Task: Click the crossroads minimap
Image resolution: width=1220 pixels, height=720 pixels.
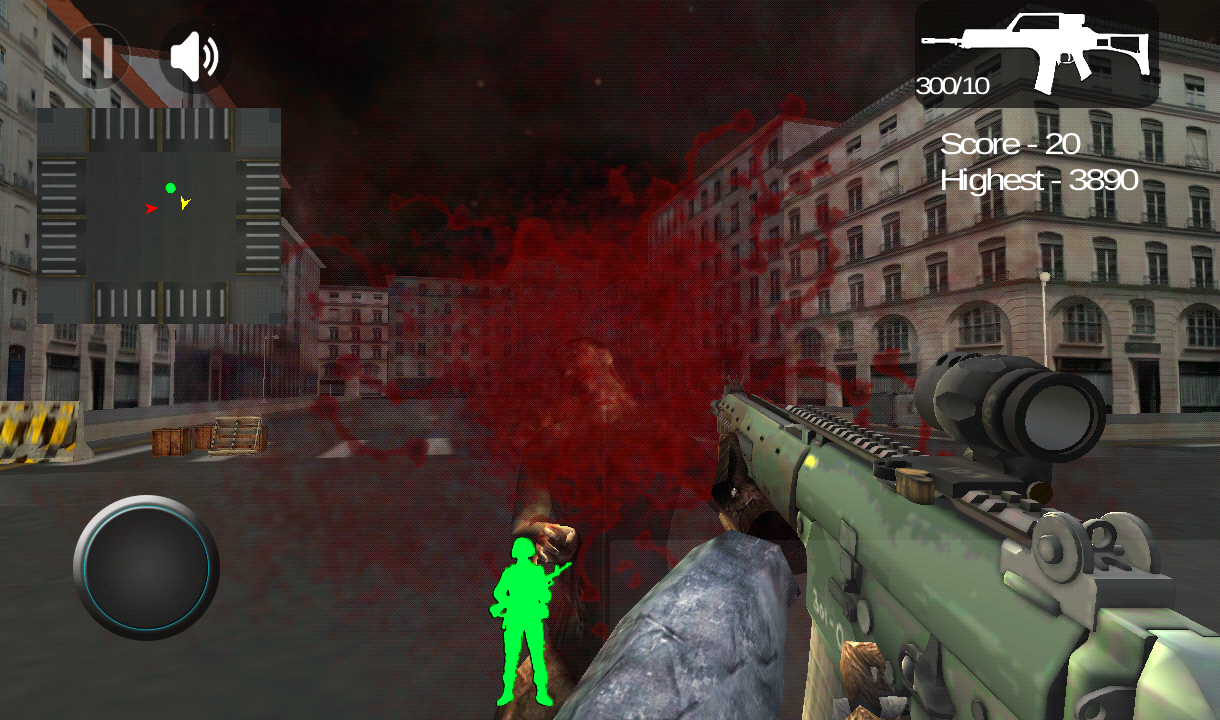Action: tap(159, 216)
